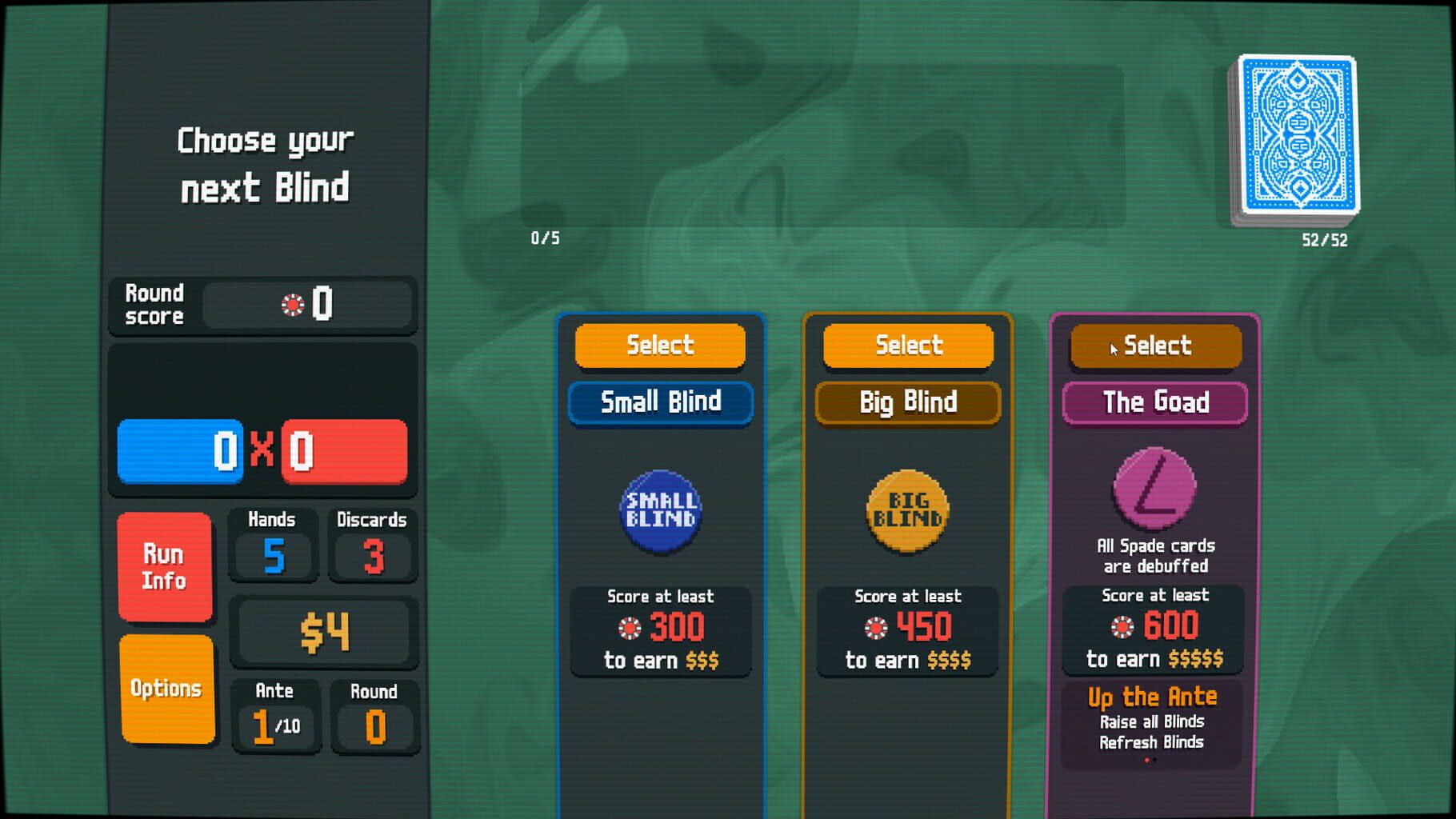Click The Goad name banner
The width and height of the screenshot is (1456, 819).
(1154, 402)
